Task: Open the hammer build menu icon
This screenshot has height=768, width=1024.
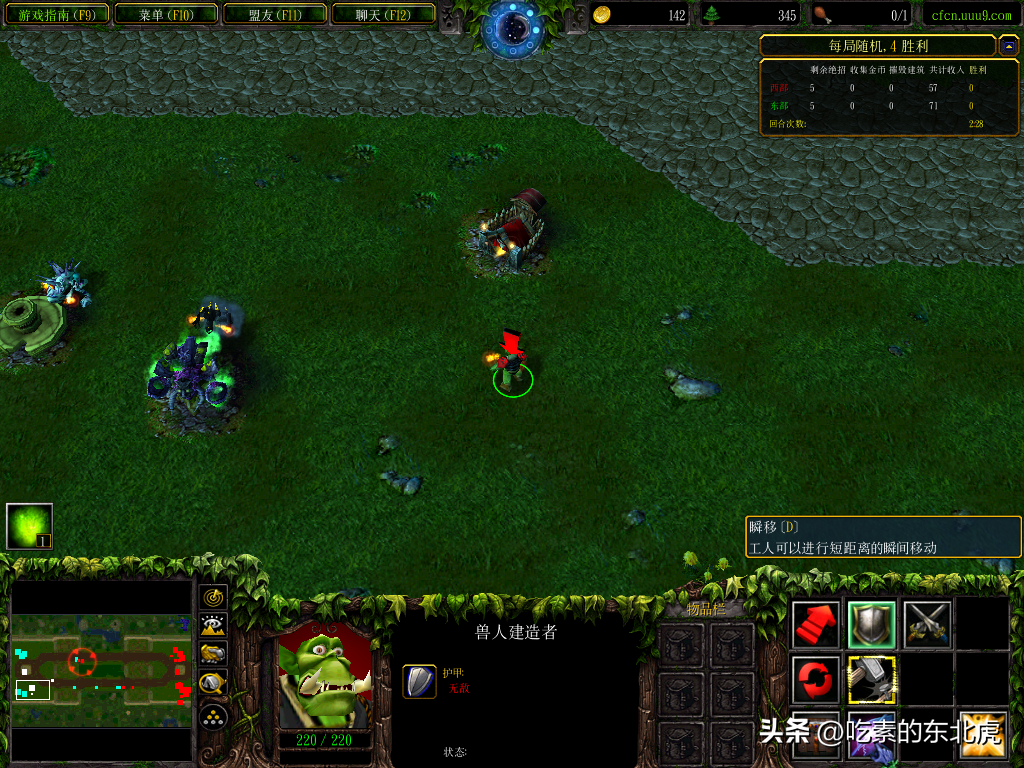Action: [x=871, y=680]
